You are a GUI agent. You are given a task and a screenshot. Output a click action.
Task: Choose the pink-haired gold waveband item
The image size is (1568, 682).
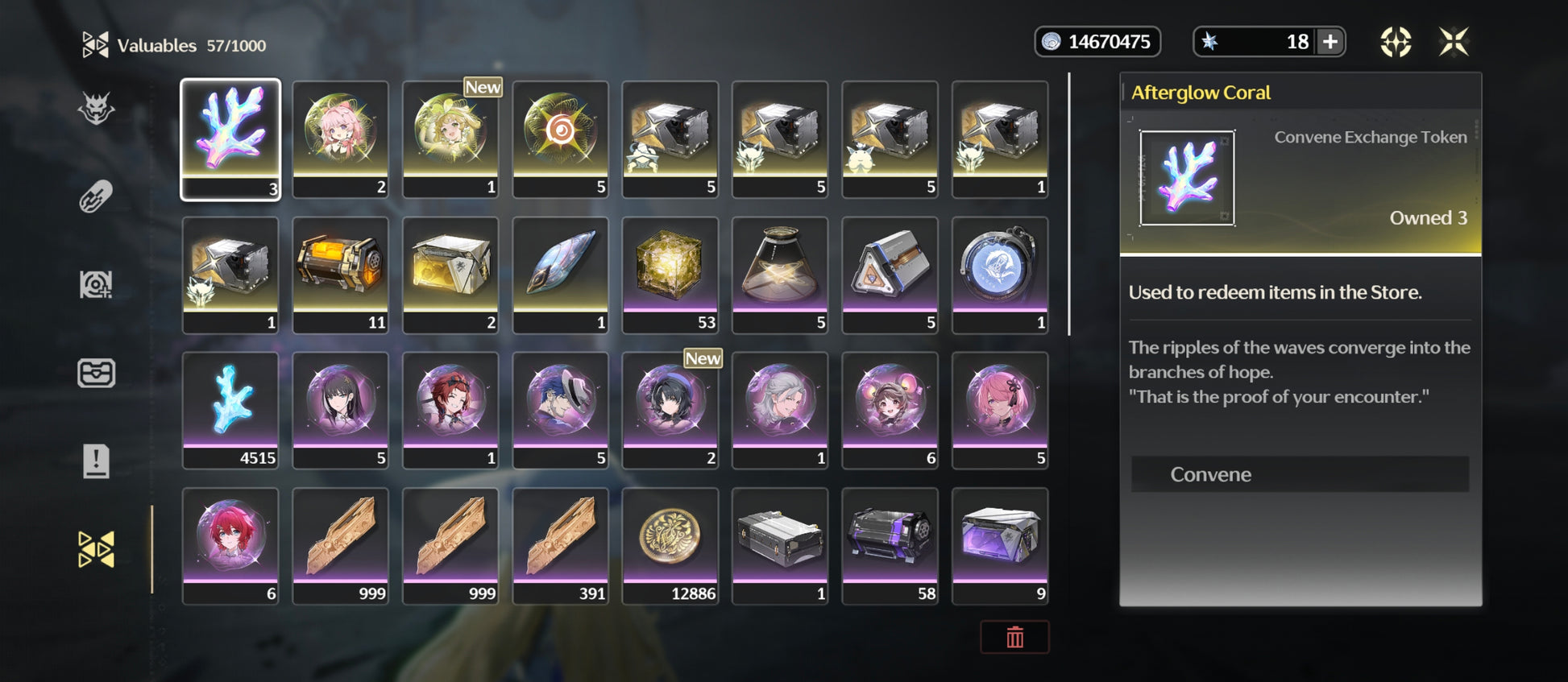coord(340,138)
